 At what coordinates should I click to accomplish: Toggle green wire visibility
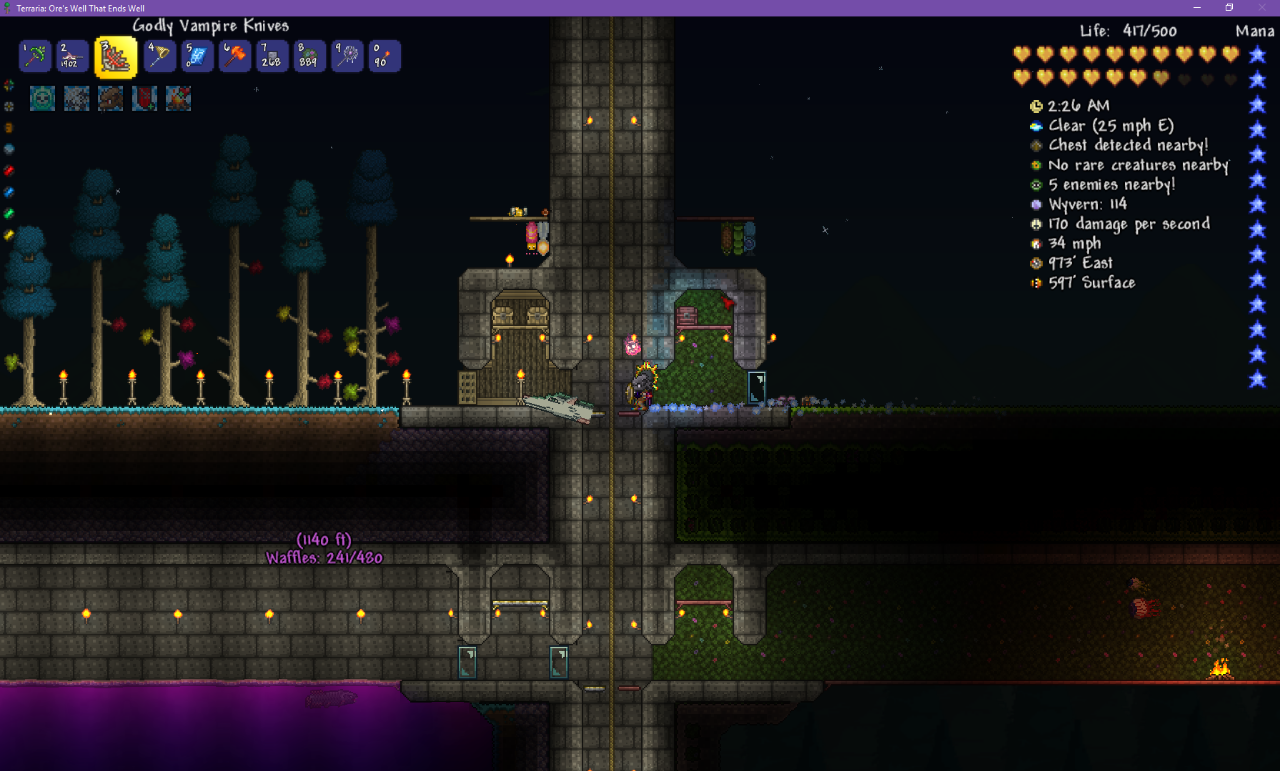point(9,213)
